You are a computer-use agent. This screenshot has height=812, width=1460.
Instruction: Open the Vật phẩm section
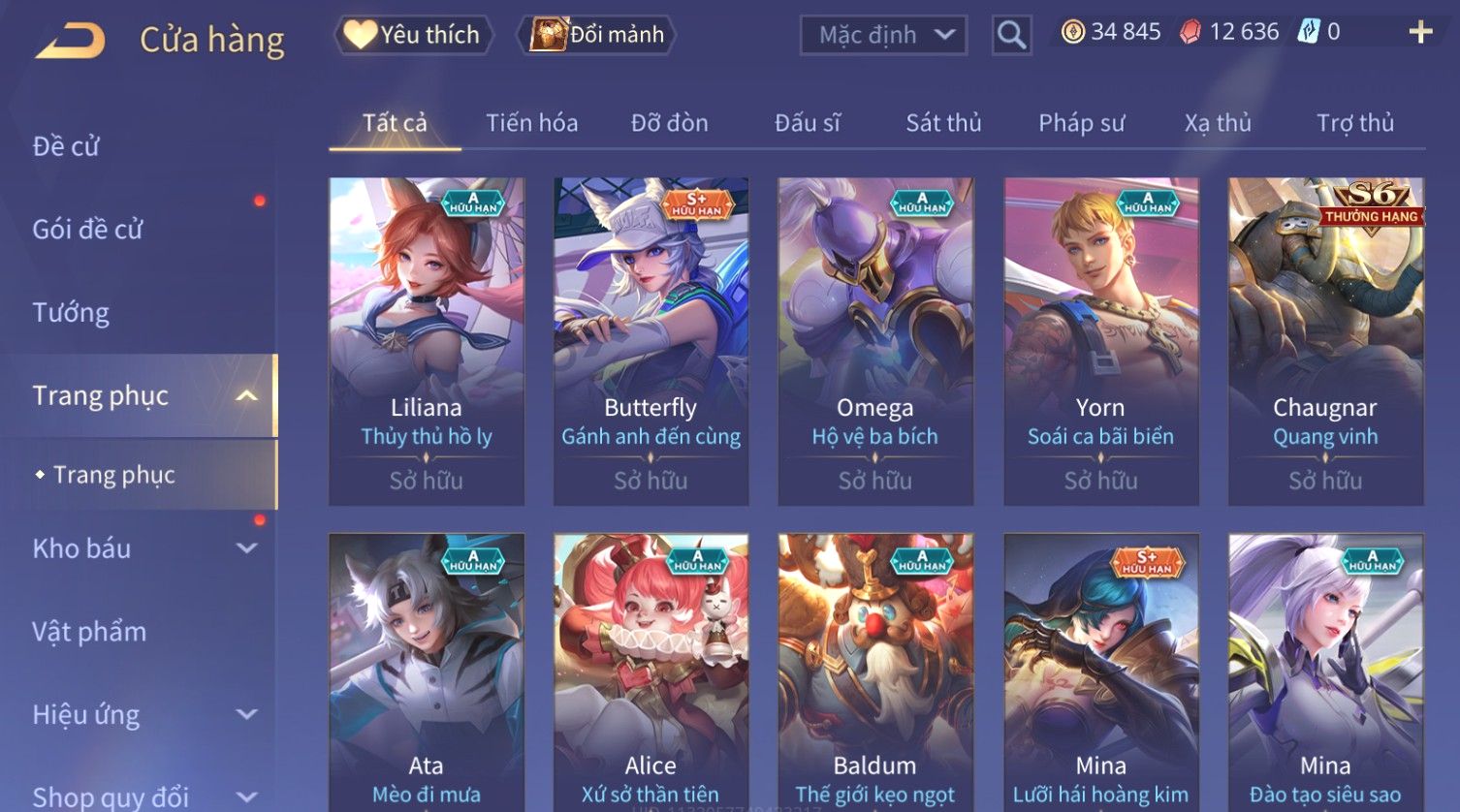(89, 632)
